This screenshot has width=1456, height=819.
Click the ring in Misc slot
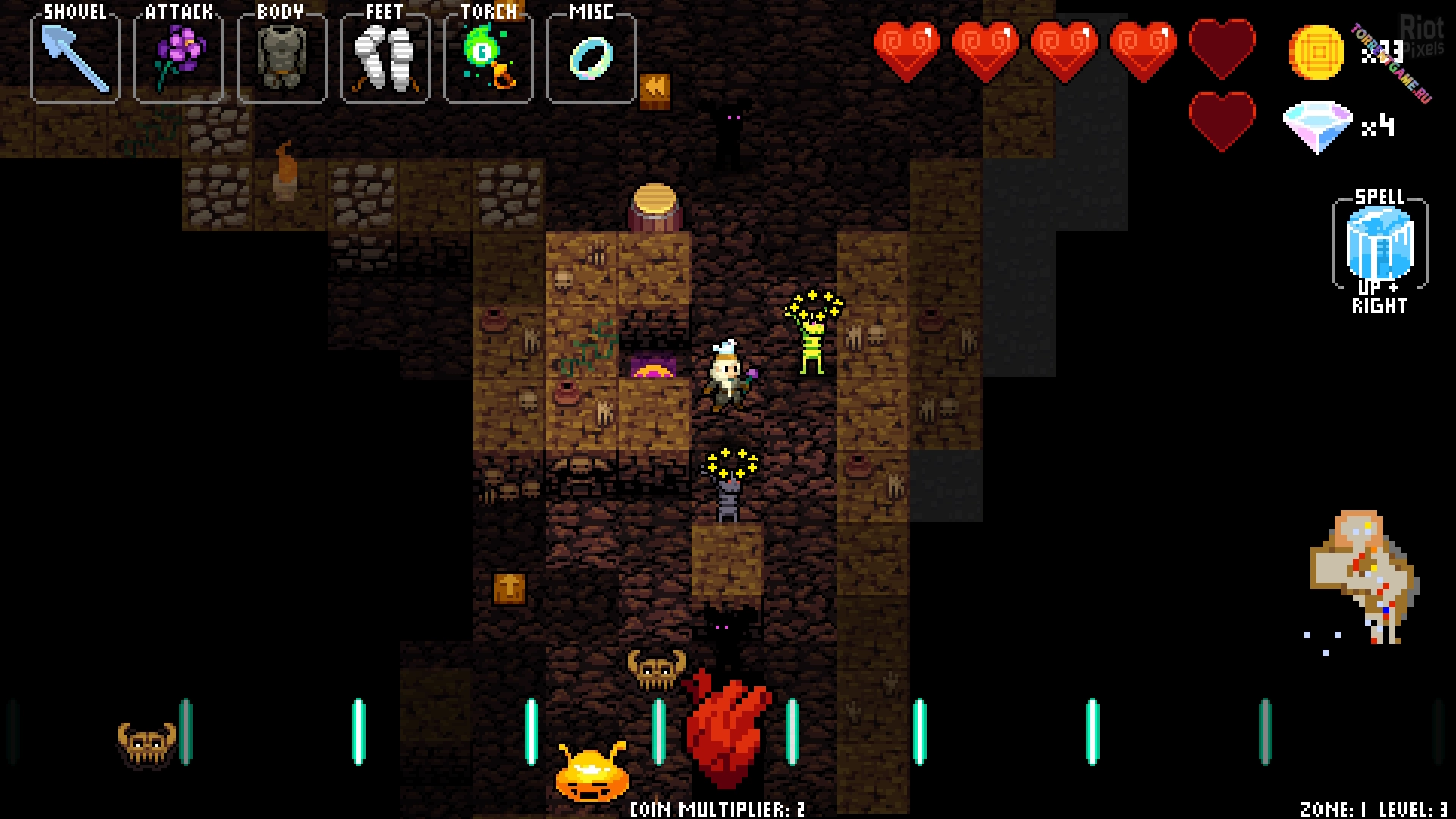(591, 58)
